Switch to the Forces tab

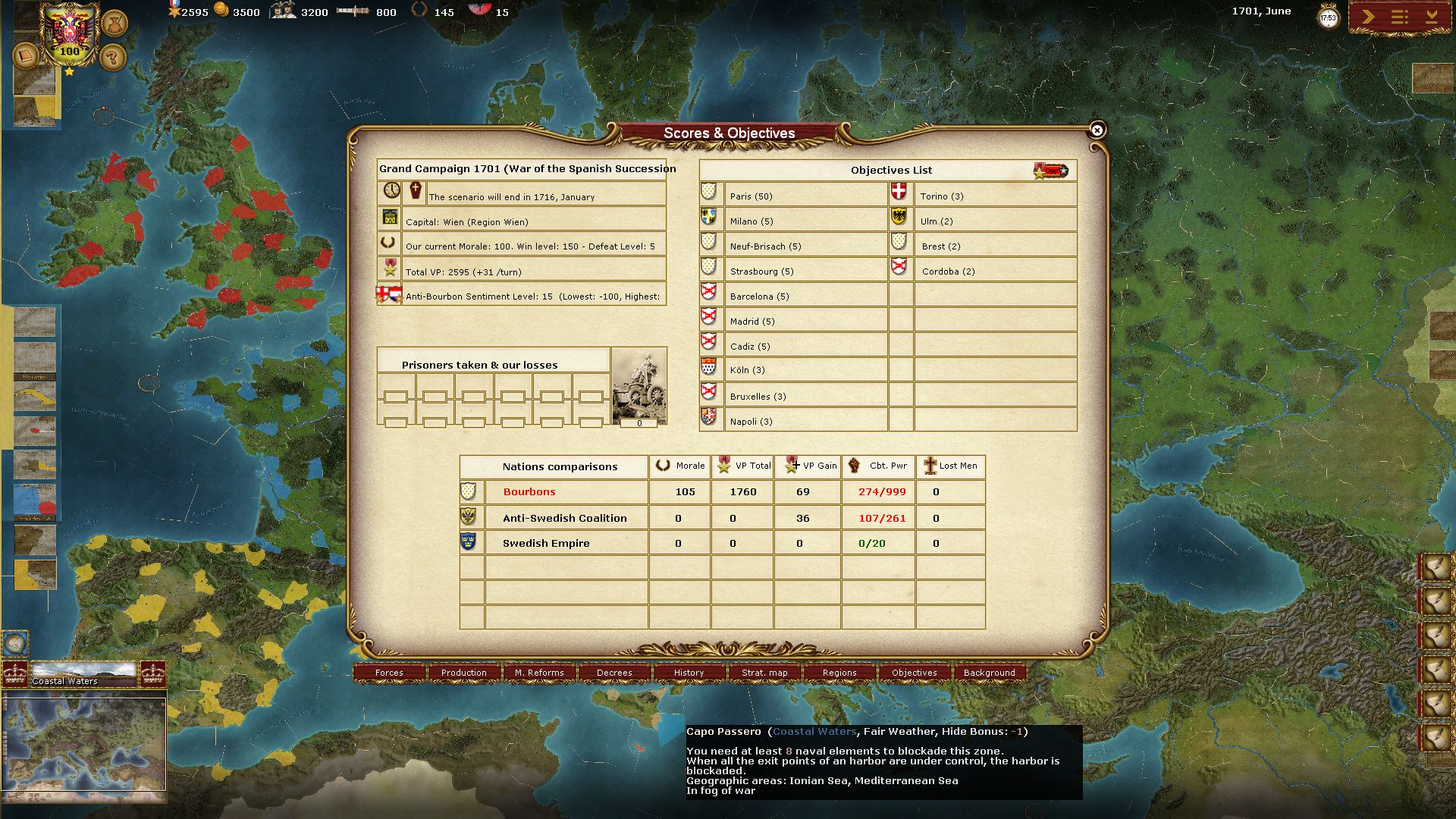(x=390, y=673)
